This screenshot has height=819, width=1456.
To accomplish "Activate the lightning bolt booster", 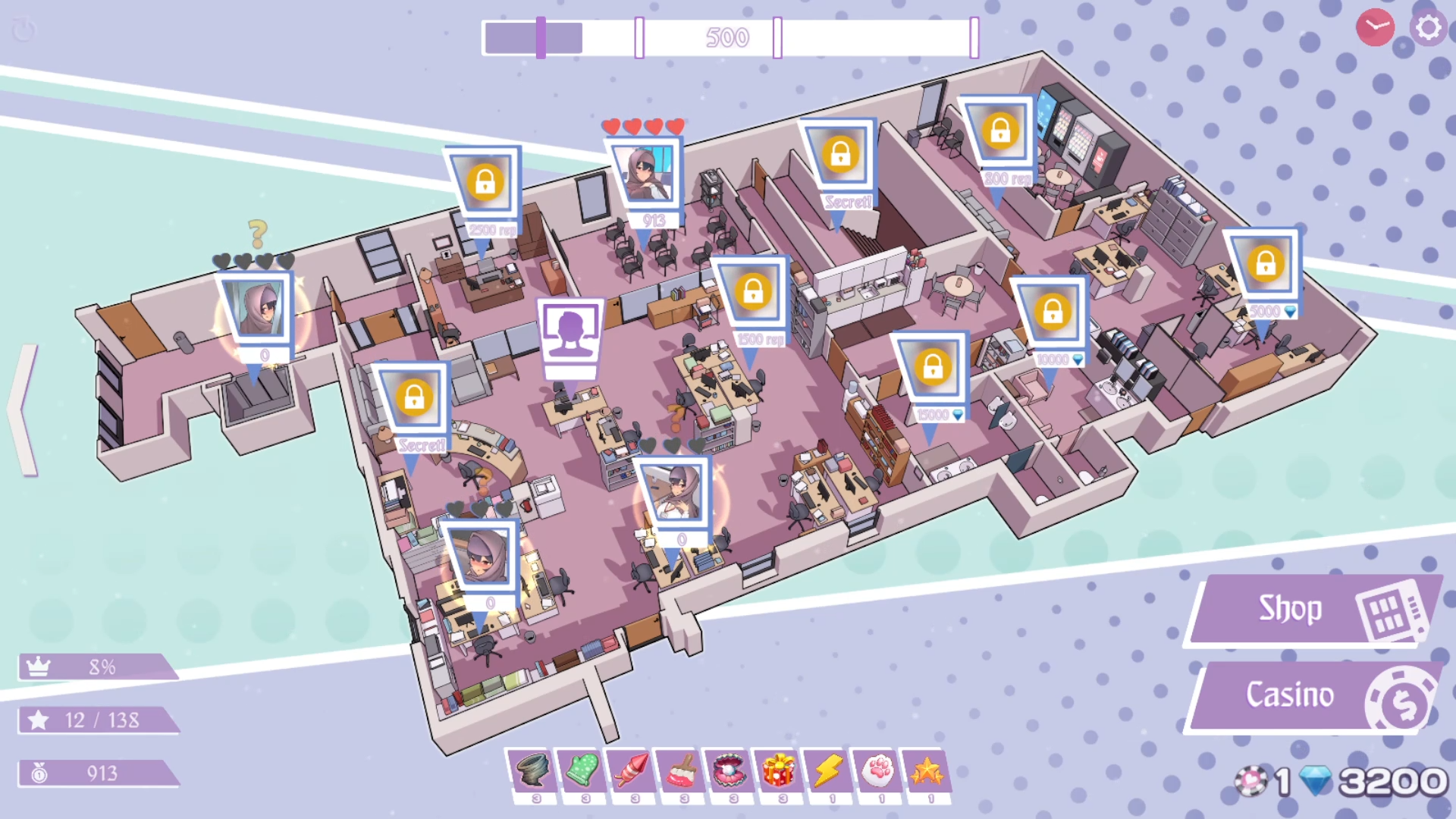I will click(829, 770).
